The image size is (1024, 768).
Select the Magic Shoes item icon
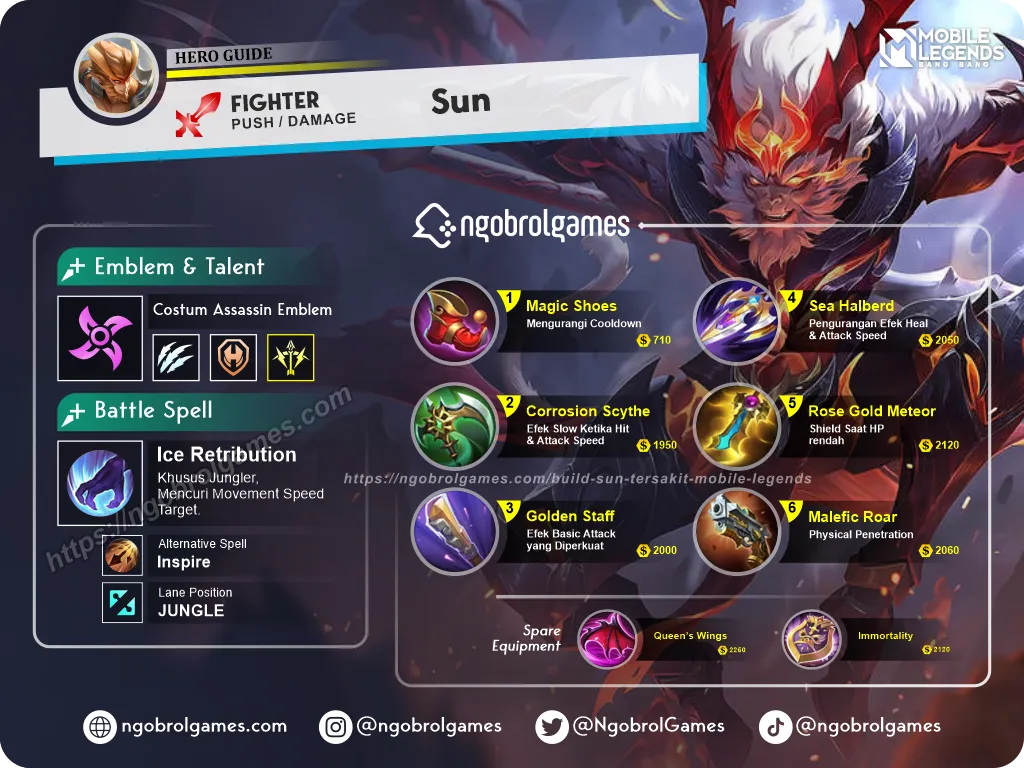(x=454, y=321)
